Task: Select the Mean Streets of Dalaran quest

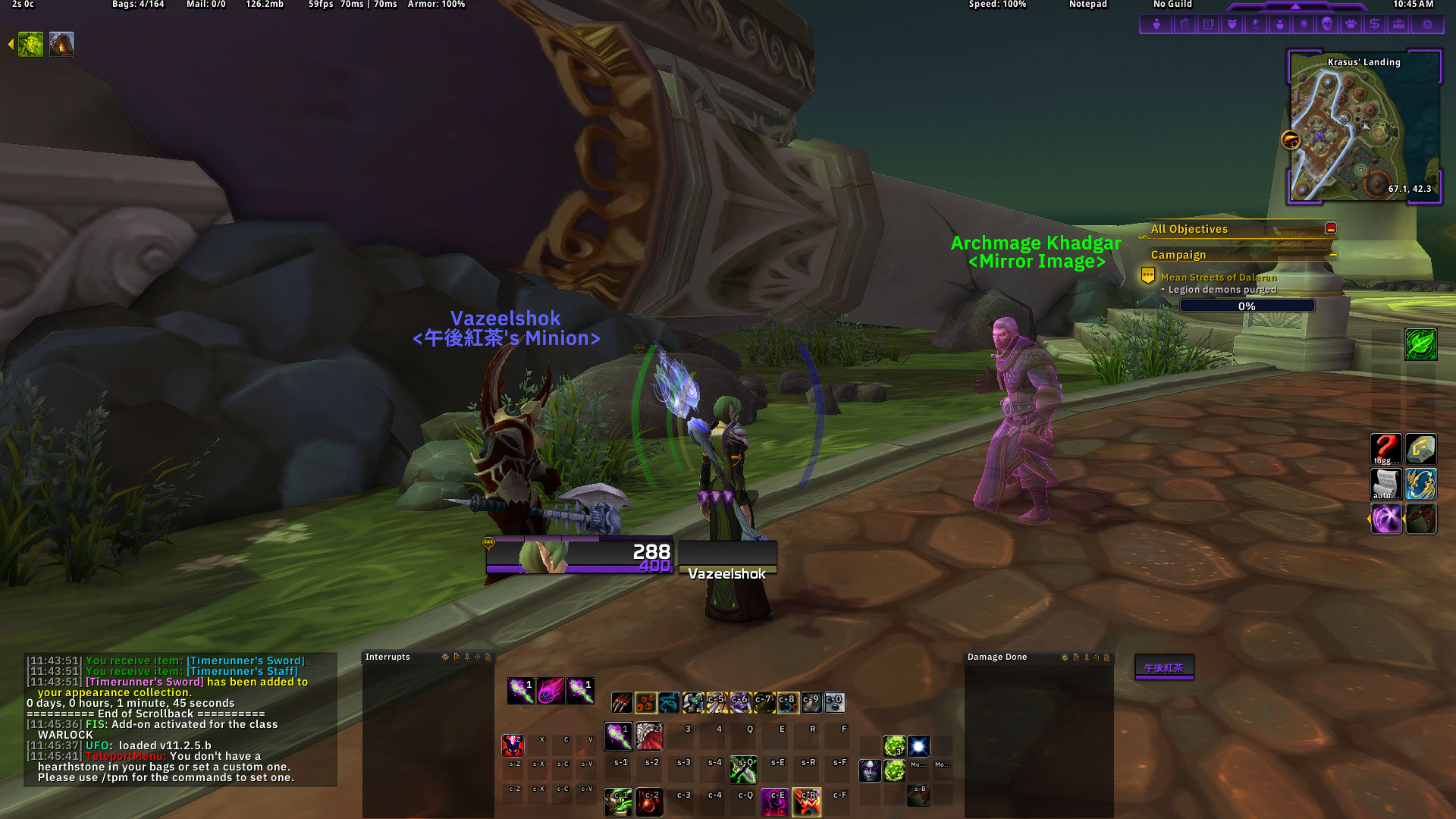Action: 1218,277
